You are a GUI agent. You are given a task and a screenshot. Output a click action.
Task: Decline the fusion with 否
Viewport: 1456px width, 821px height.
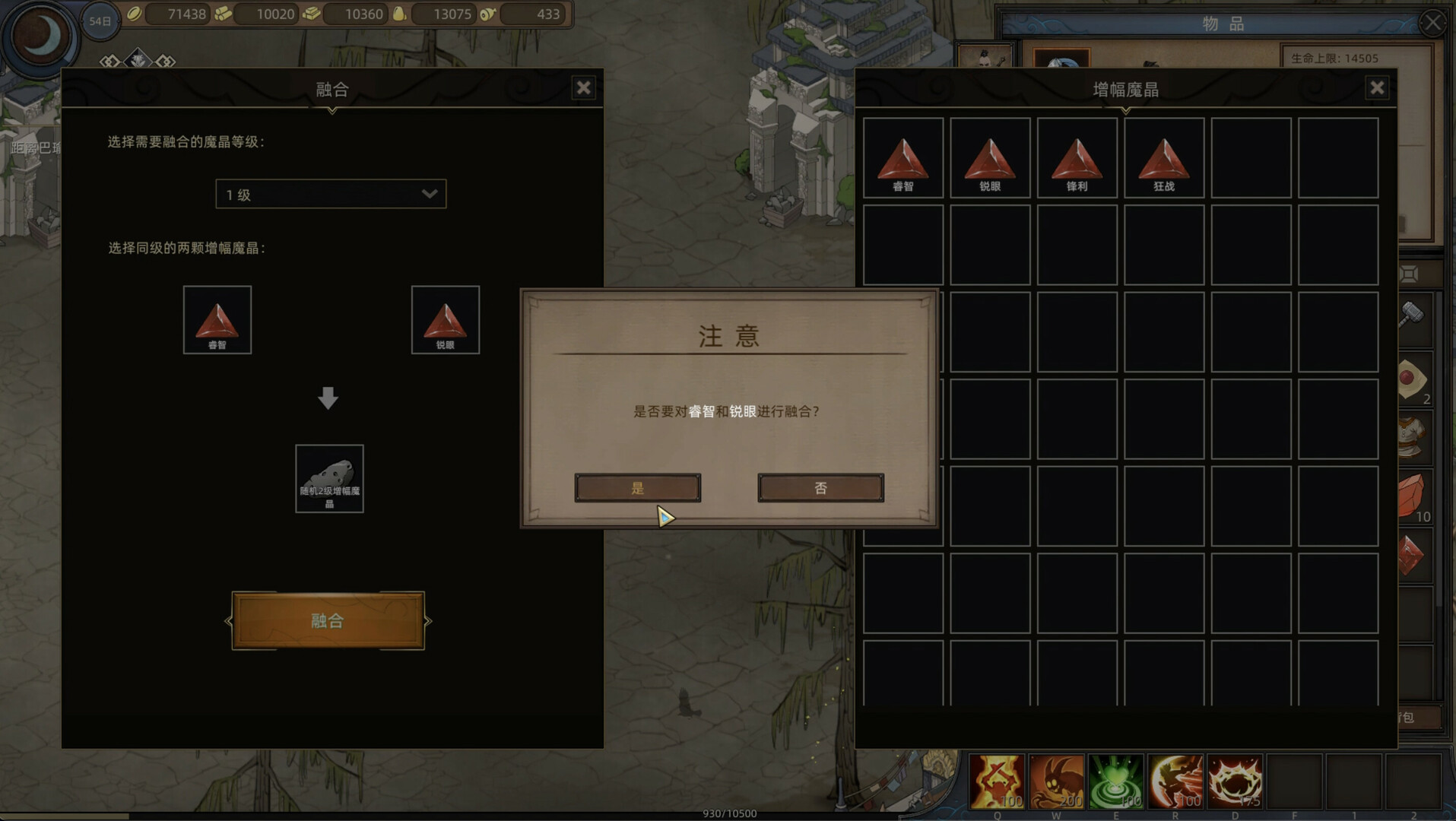(820, 488)
